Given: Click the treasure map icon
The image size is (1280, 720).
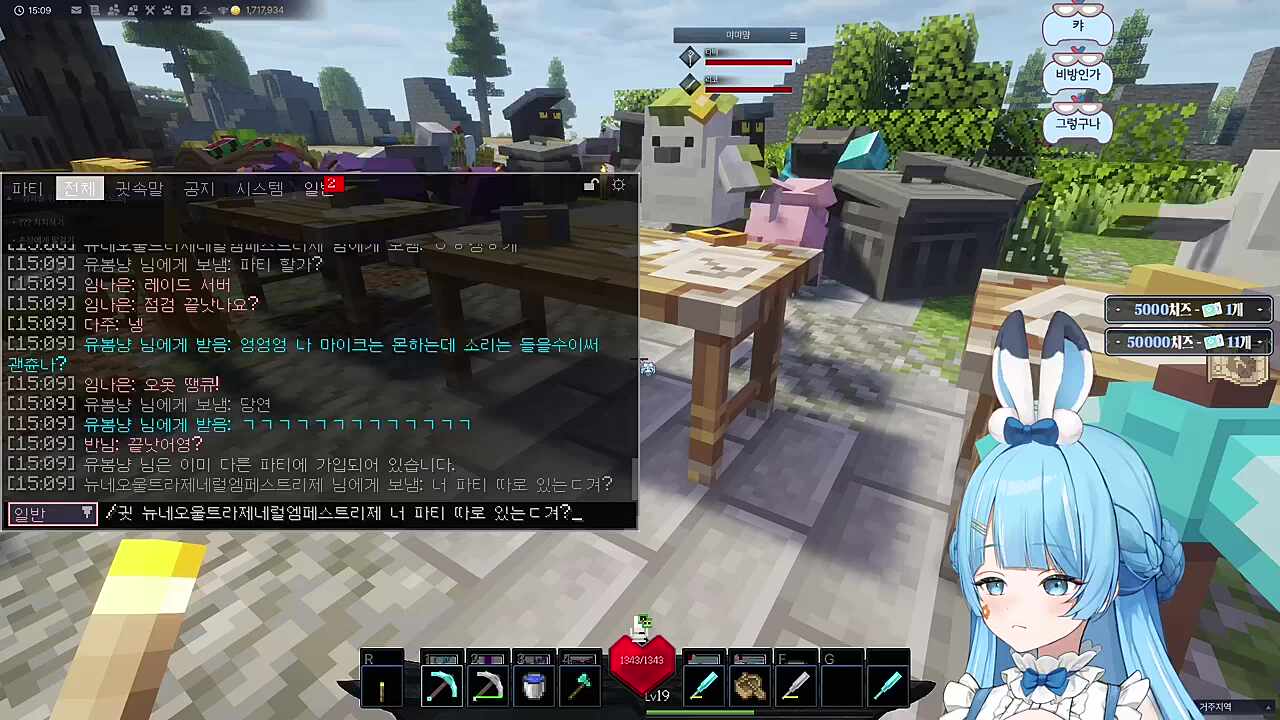Looking at the screenshot, I should coord(1240,368).
